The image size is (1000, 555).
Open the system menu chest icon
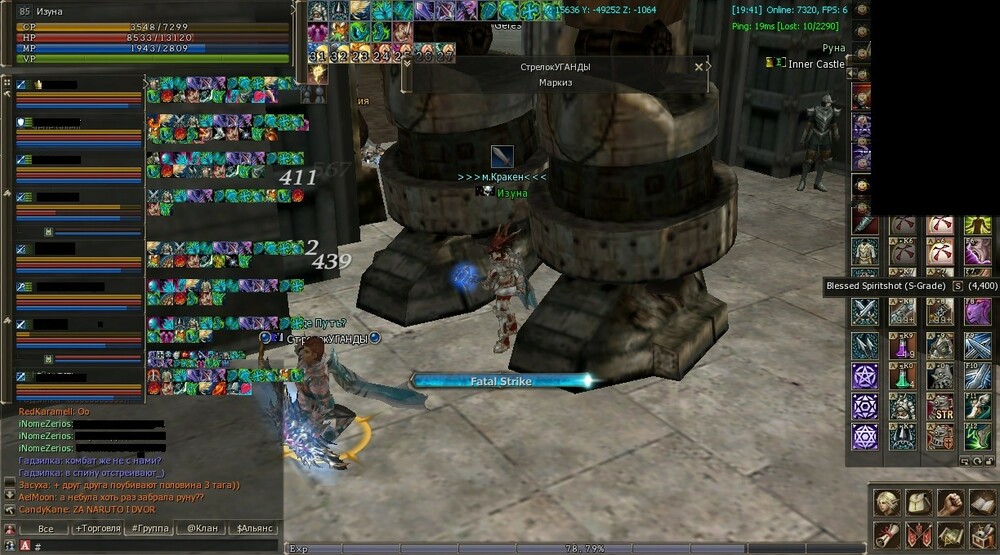tap(983, 534)
